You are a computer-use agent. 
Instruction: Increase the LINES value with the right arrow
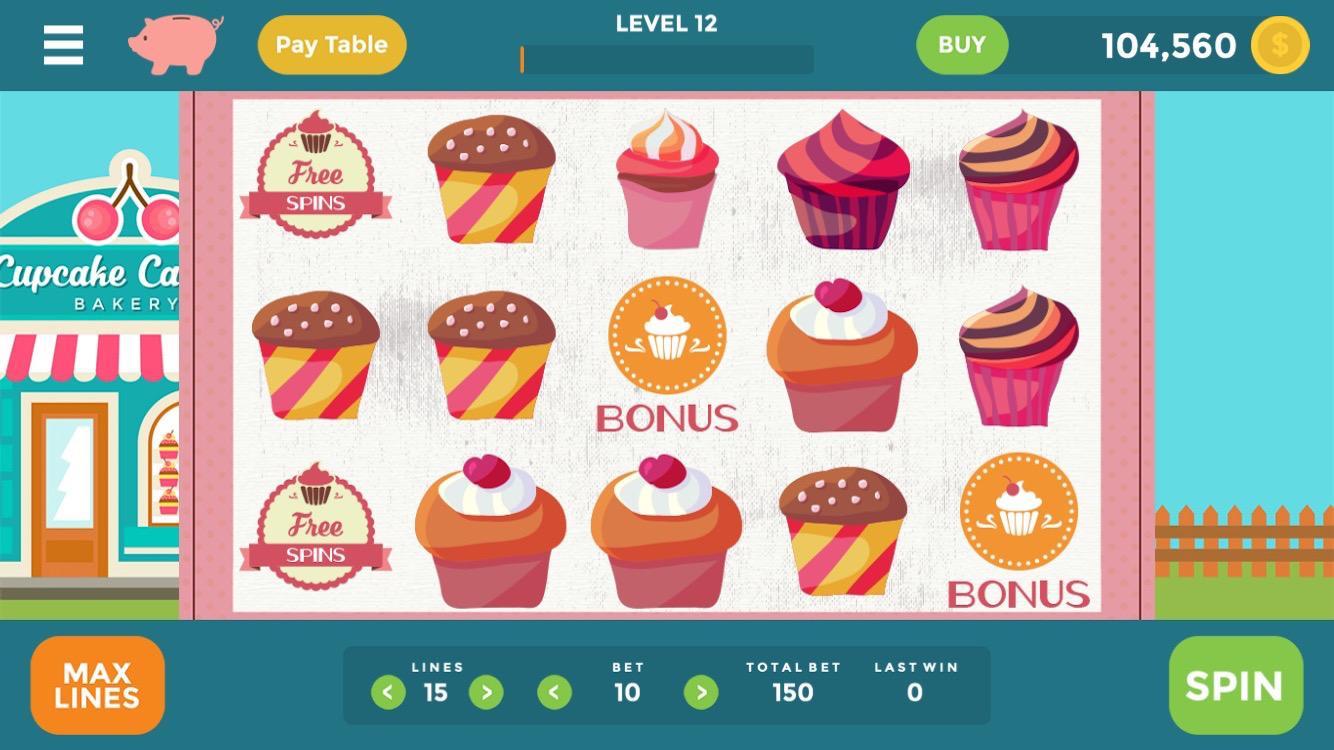point(486,691)
